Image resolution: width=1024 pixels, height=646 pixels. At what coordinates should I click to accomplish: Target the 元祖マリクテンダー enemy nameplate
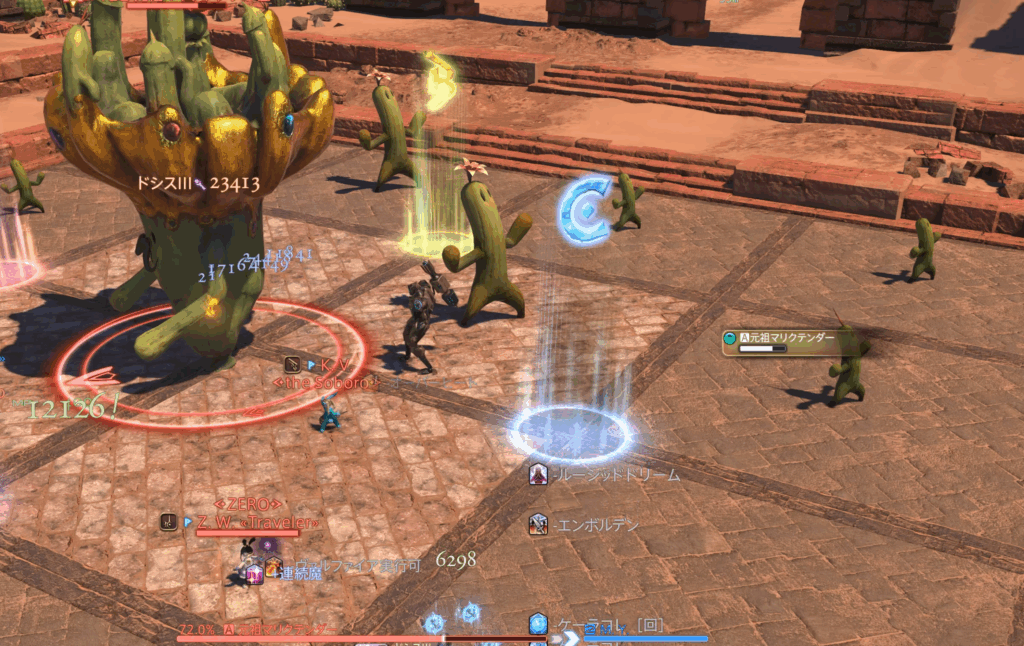(786, 339)
